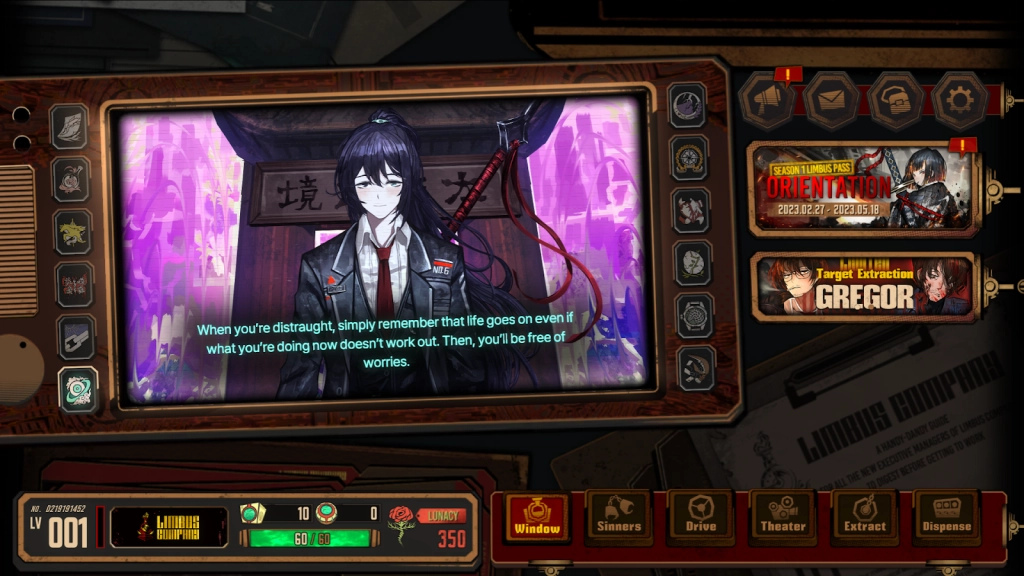
Task: Check the envelope mailbox icon
Action: click(x=831, y=99)
